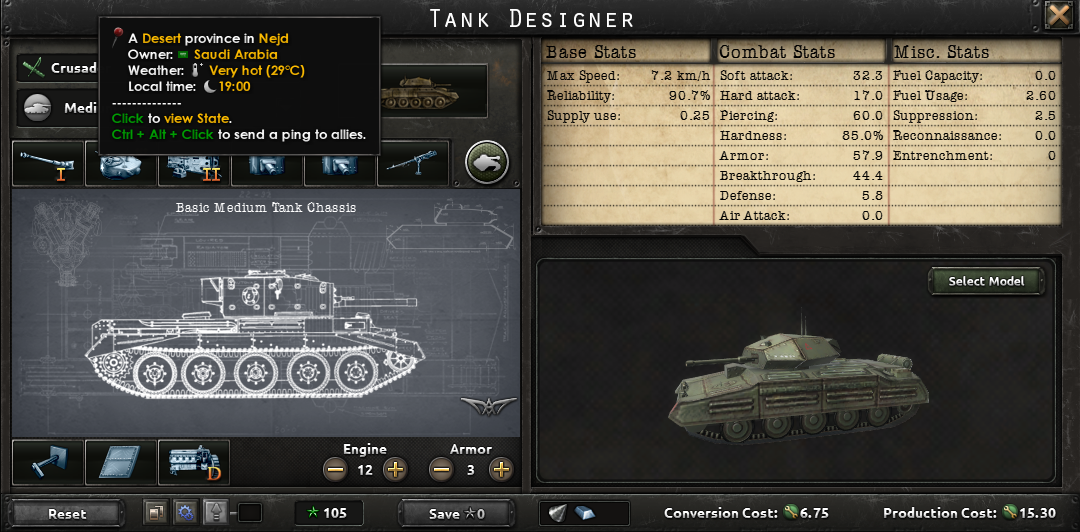
Task: Select the main gun module slot
Action: [47, 164]
